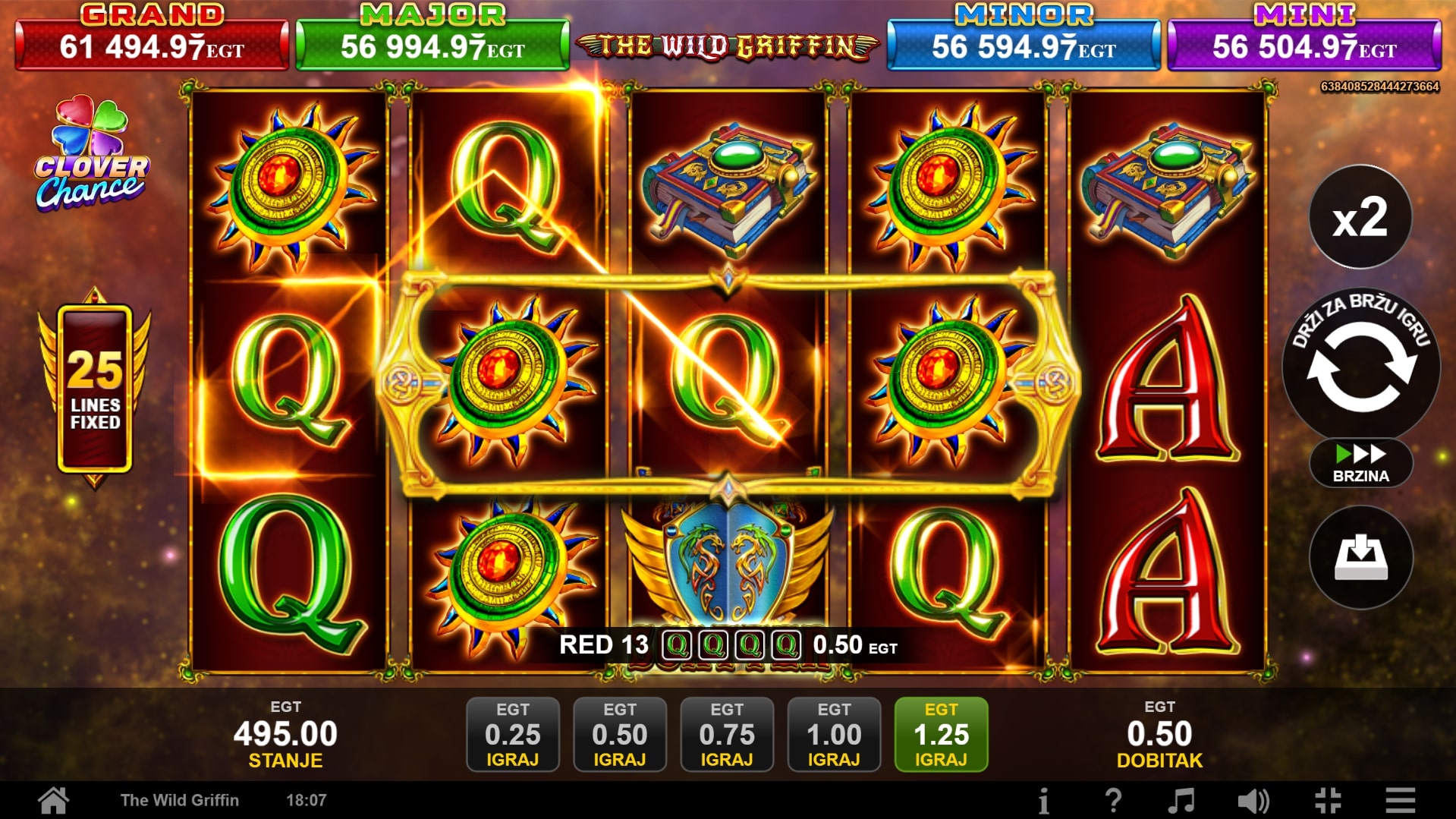Toggle the music note button
Screen dimensions: 1456x819
[x=1181, y=800]
